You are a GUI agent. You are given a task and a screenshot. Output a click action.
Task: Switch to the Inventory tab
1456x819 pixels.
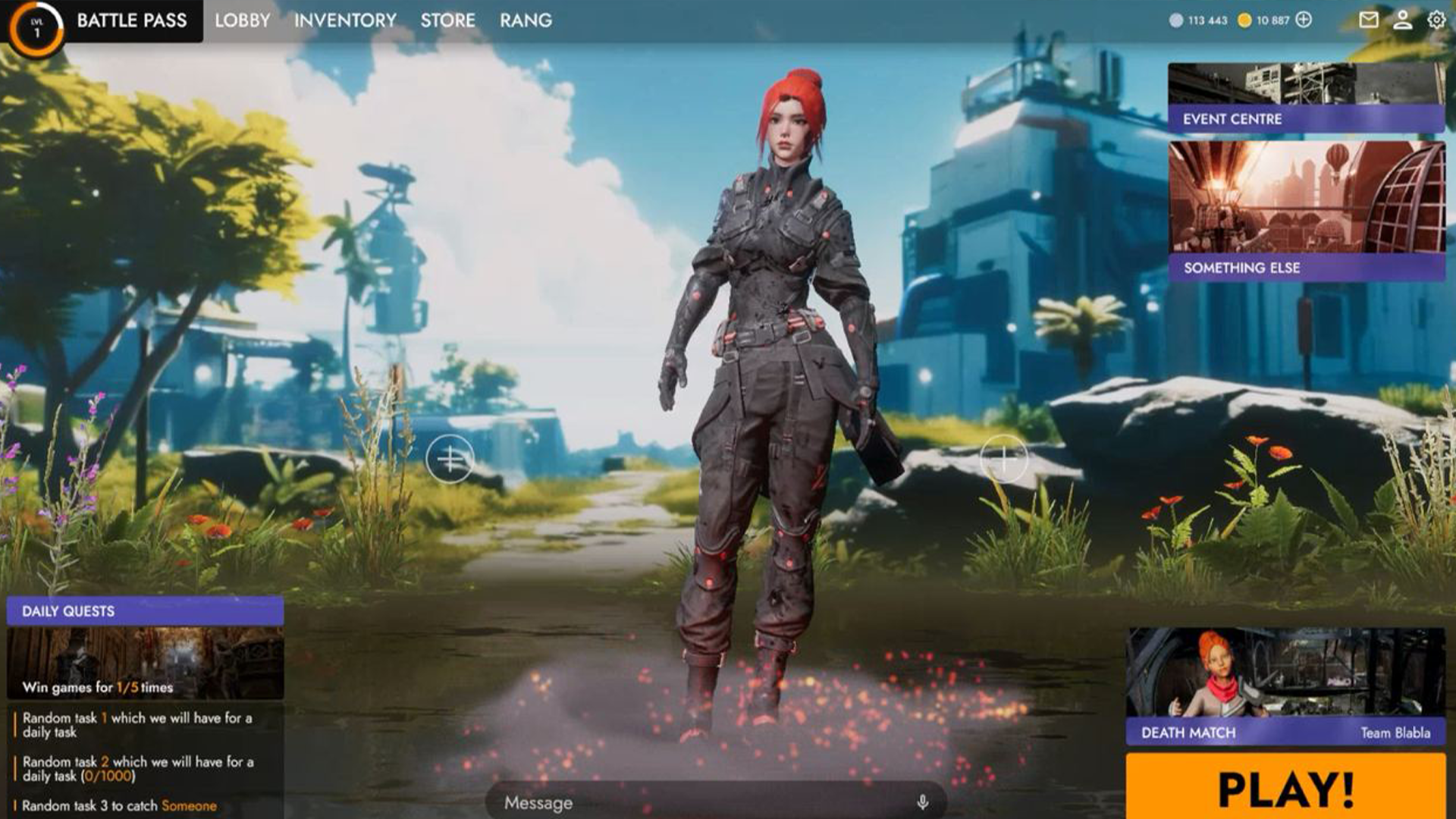tap(345, 20)
